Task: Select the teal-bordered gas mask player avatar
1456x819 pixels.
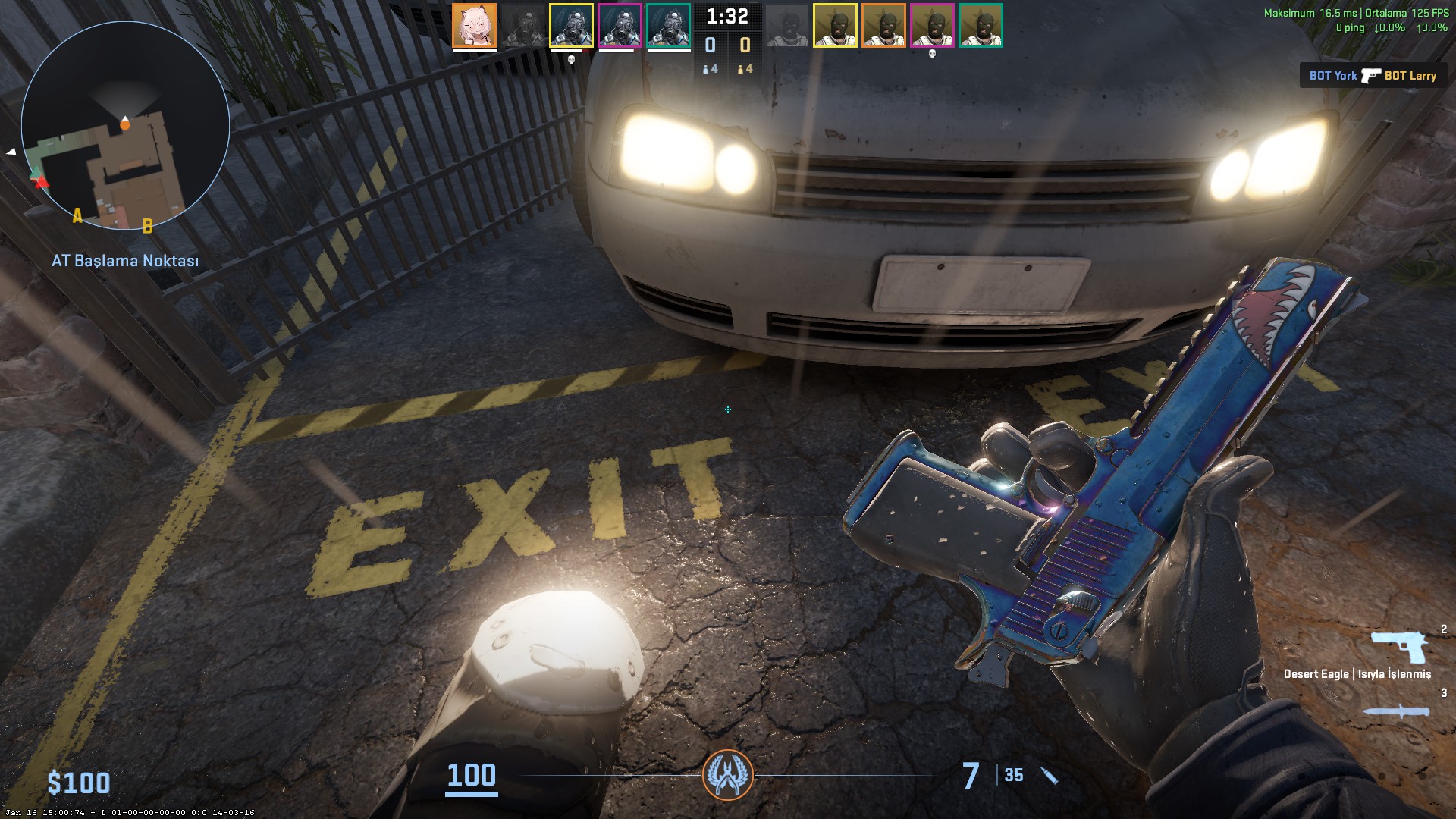Action: 668,25
